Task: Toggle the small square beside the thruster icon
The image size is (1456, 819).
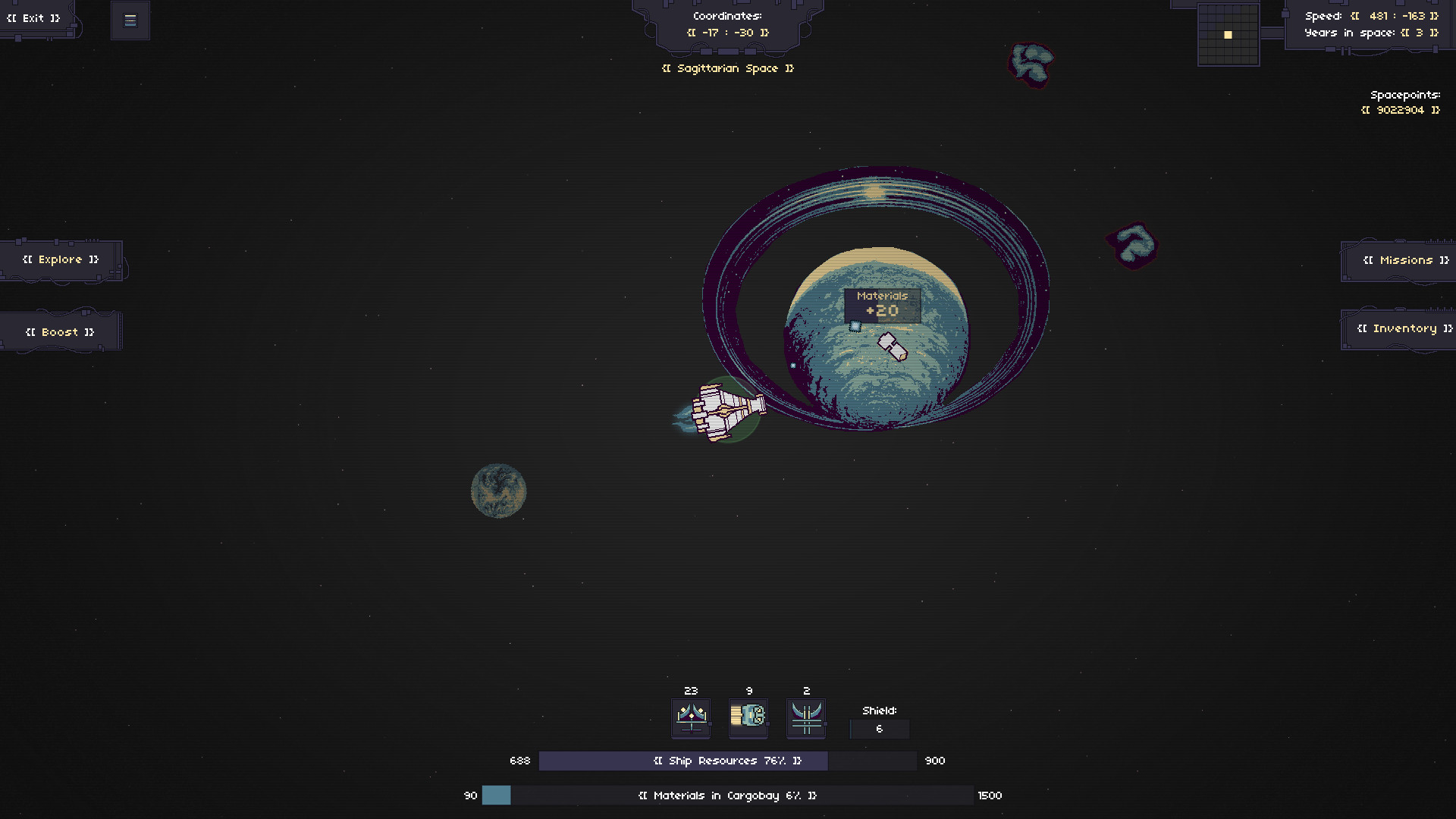Action: point(767,723)
